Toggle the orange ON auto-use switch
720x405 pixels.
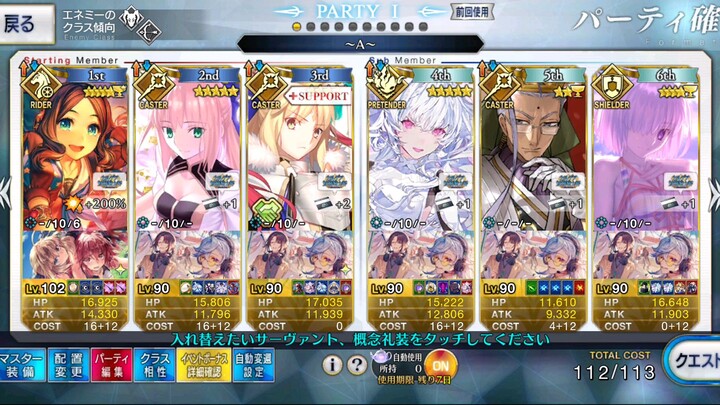(441, 365)
